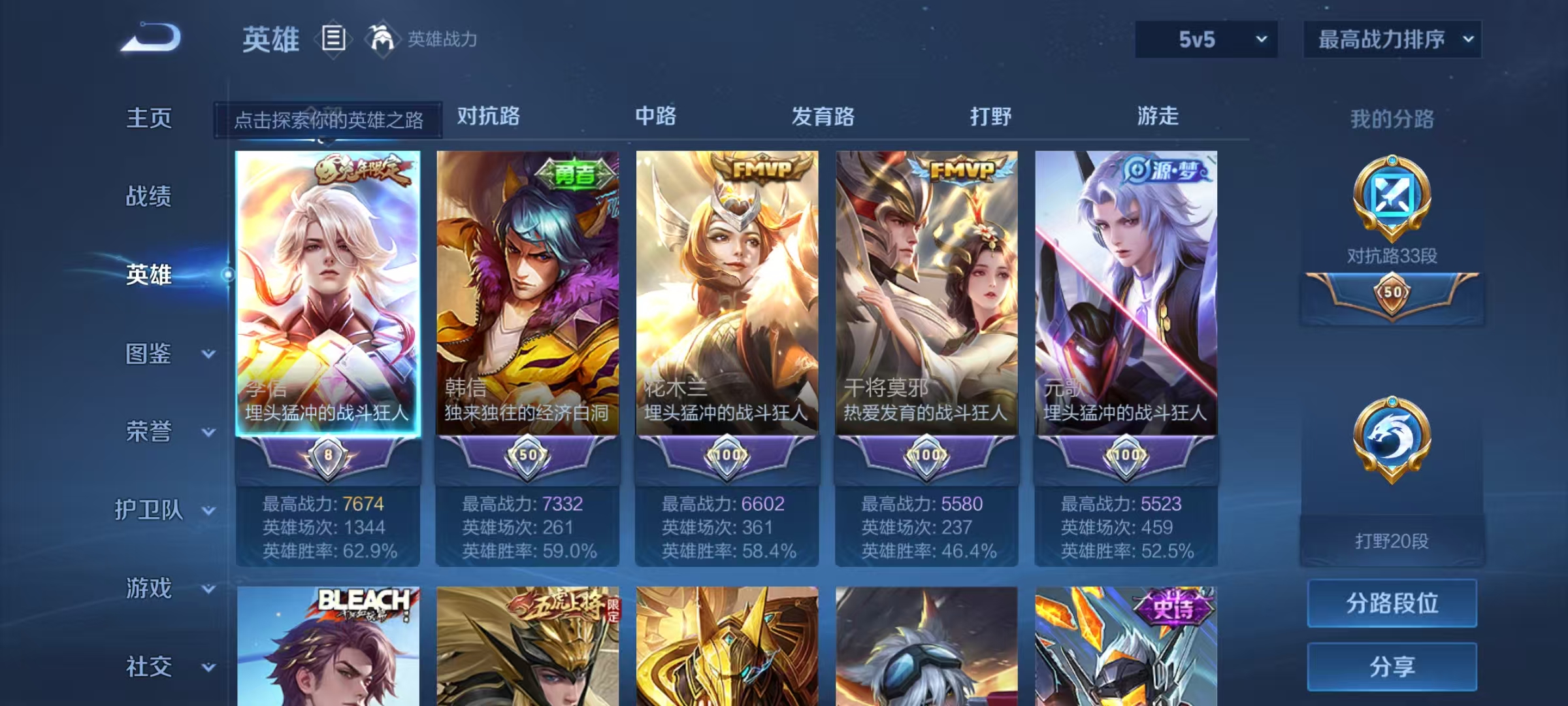Click the 分路段位 button

[x=1392, y=604]
